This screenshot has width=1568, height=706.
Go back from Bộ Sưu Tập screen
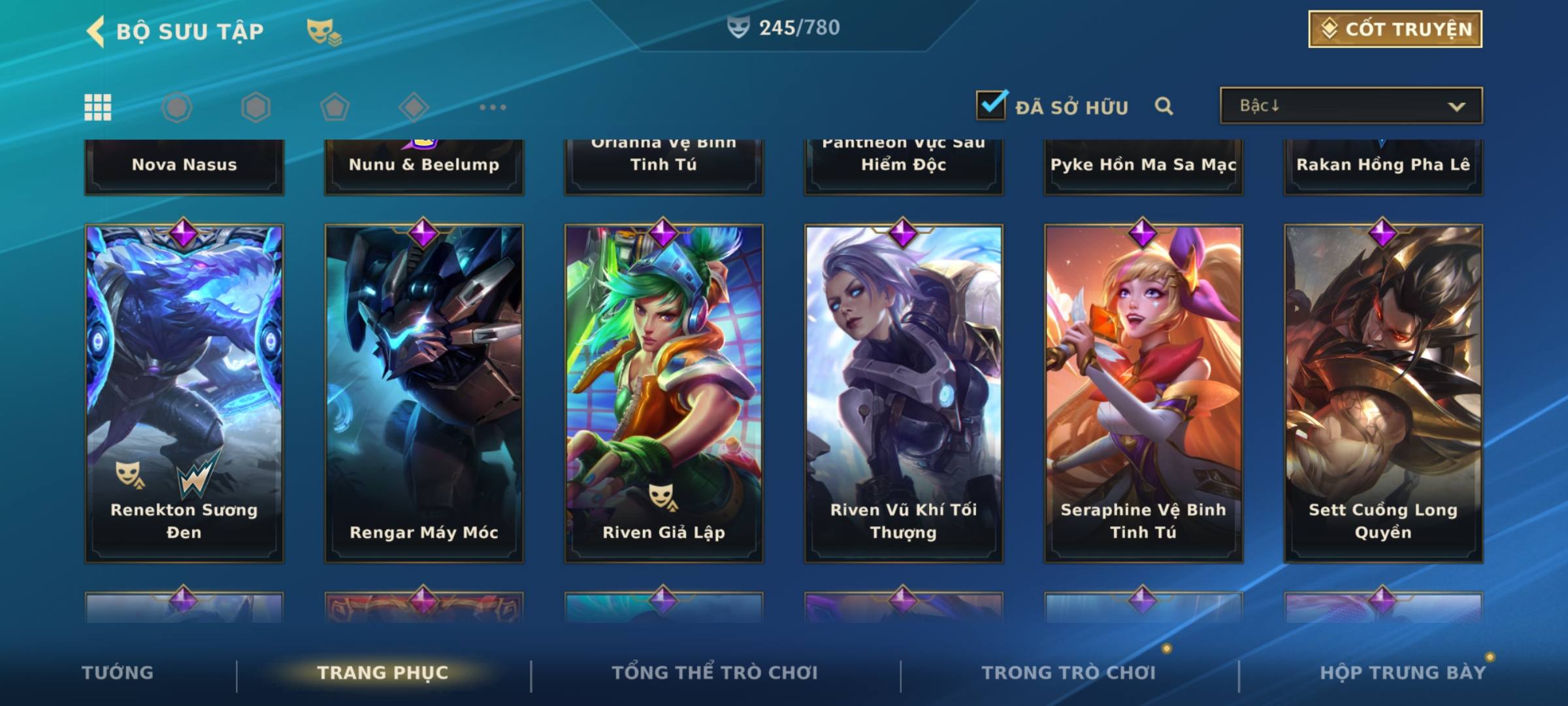(96, 31)
